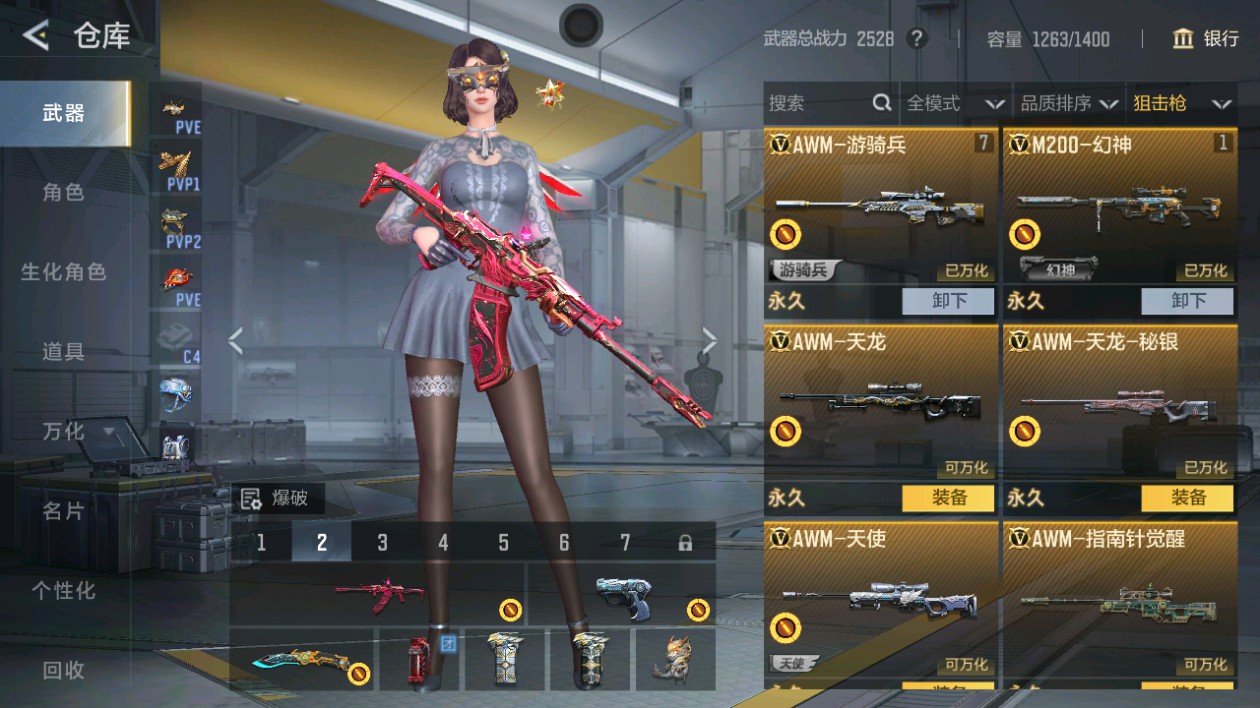Open the 回收 section

click(x=63, y=670)
